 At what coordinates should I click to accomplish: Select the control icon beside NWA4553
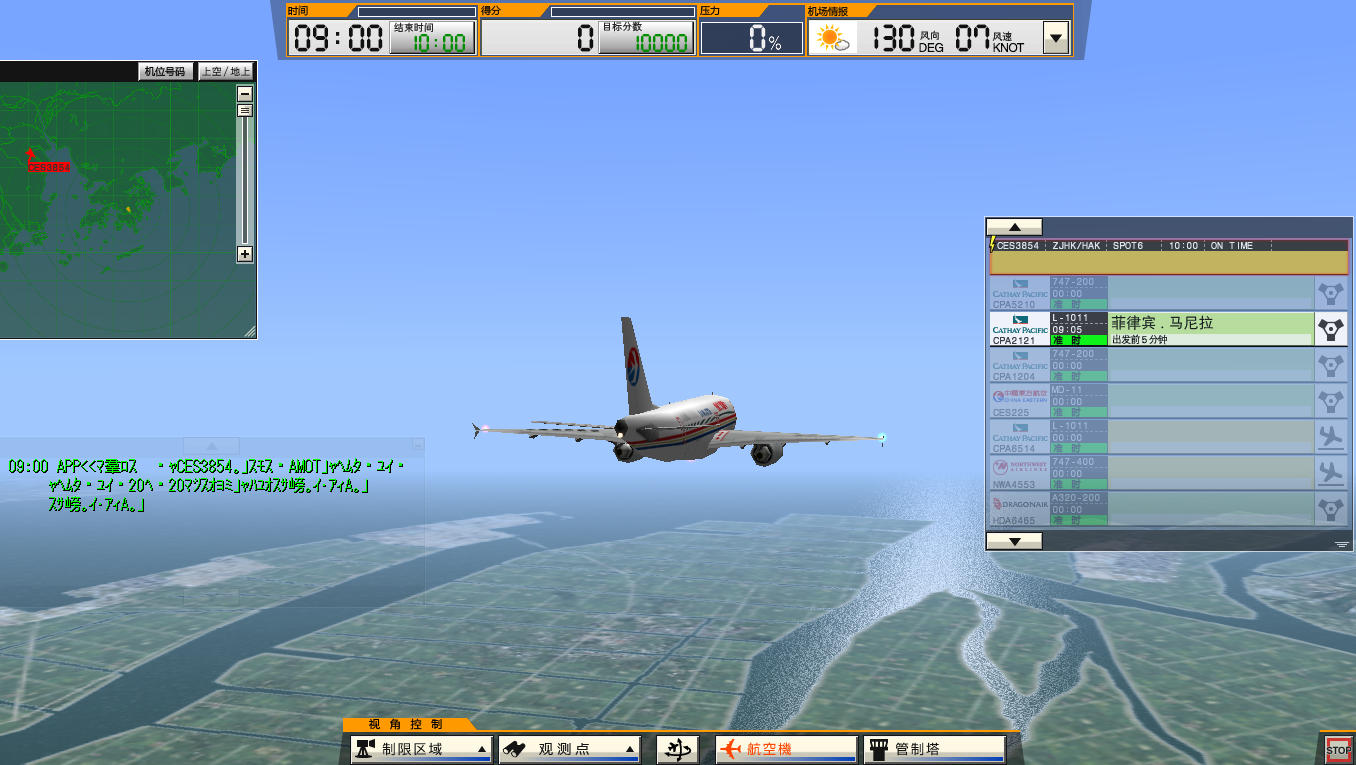(1330, 473)
